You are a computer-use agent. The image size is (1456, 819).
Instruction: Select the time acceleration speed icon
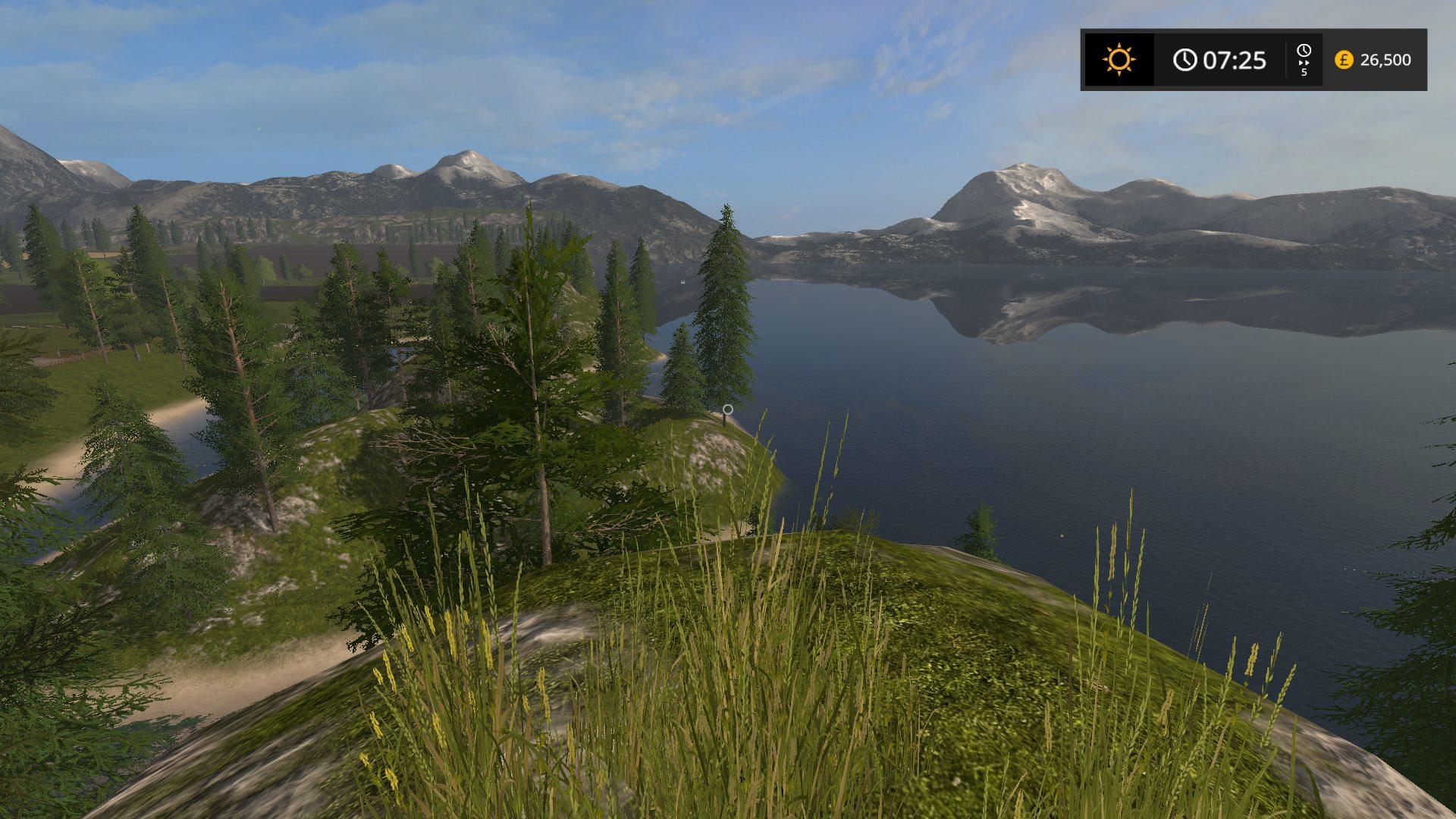tap(1304, 59)
